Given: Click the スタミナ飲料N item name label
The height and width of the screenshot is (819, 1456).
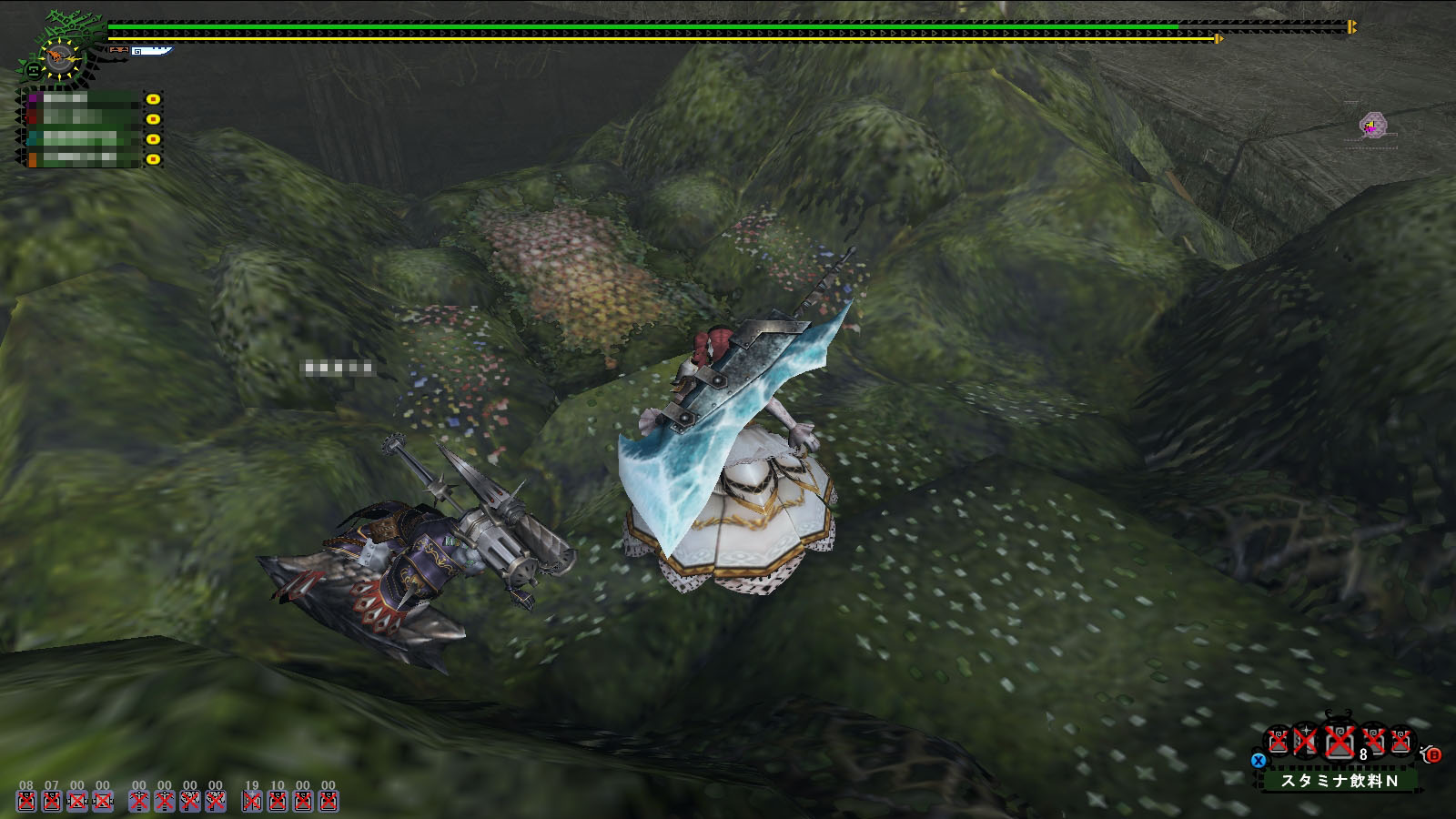Looking at the screenshot, I should [1339, 781].
